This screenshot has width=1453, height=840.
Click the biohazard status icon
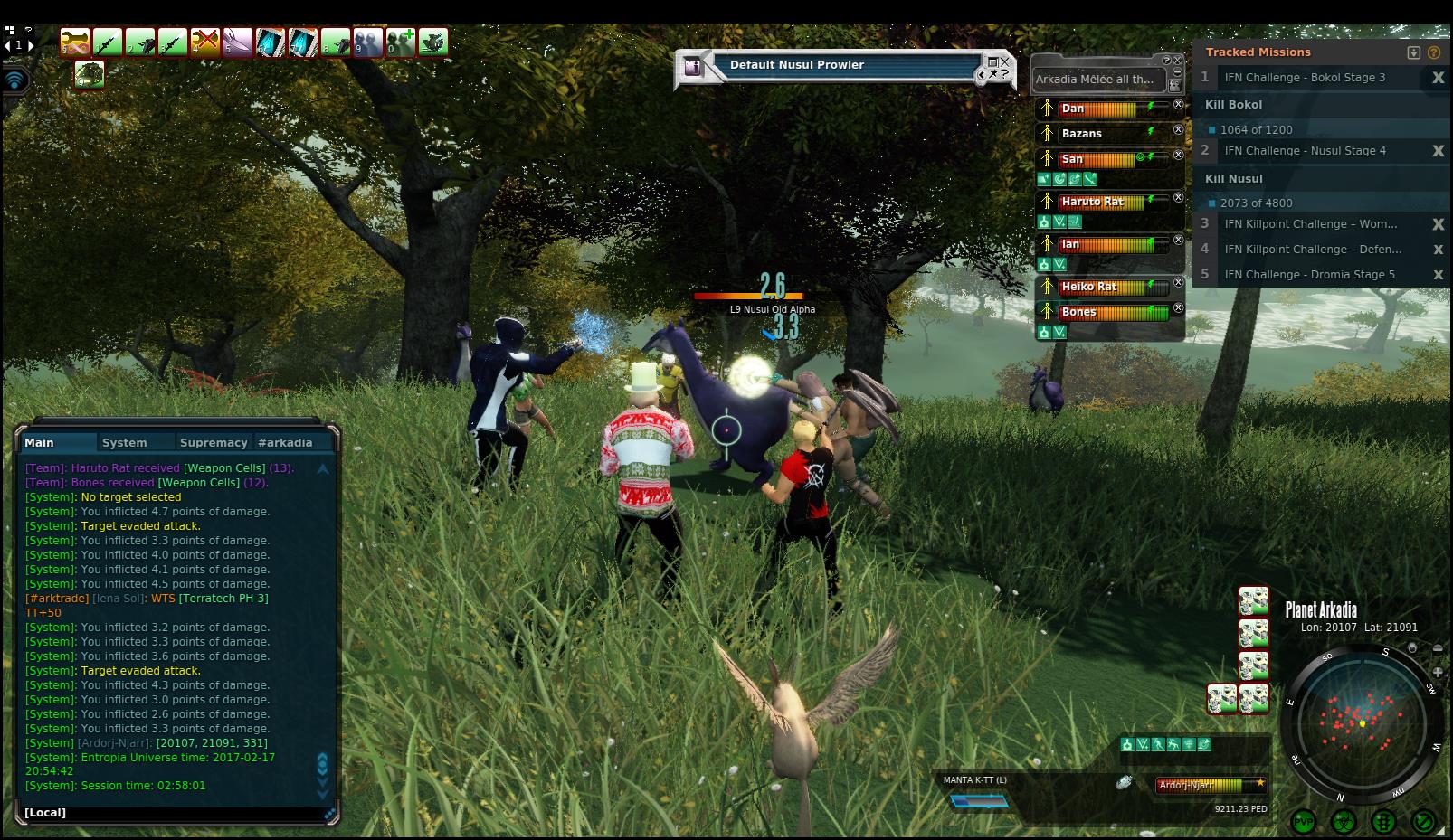[1344, 822]
